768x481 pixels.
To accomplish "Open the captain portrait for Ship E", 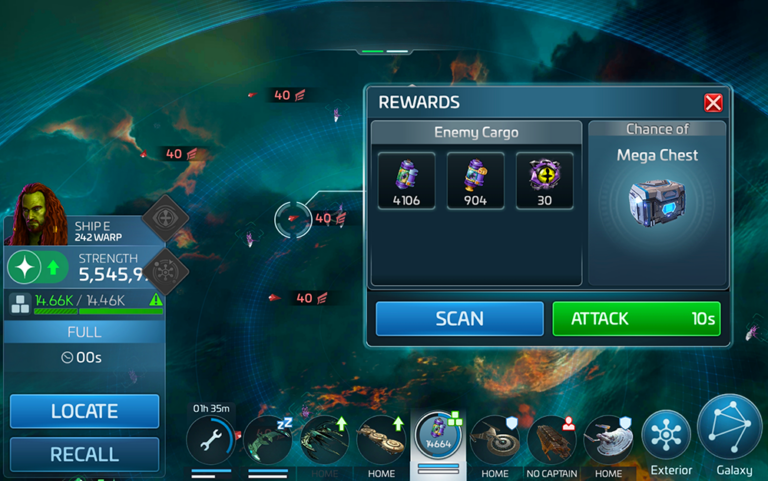I will pos(37,214).
